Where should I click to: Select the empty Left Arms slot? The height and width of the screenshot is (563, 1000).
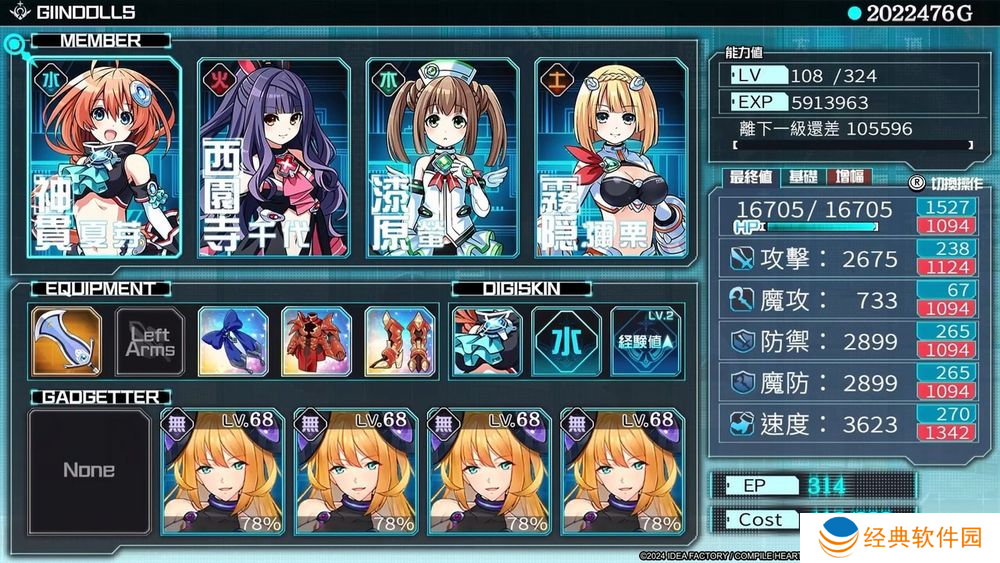[150, 340]
